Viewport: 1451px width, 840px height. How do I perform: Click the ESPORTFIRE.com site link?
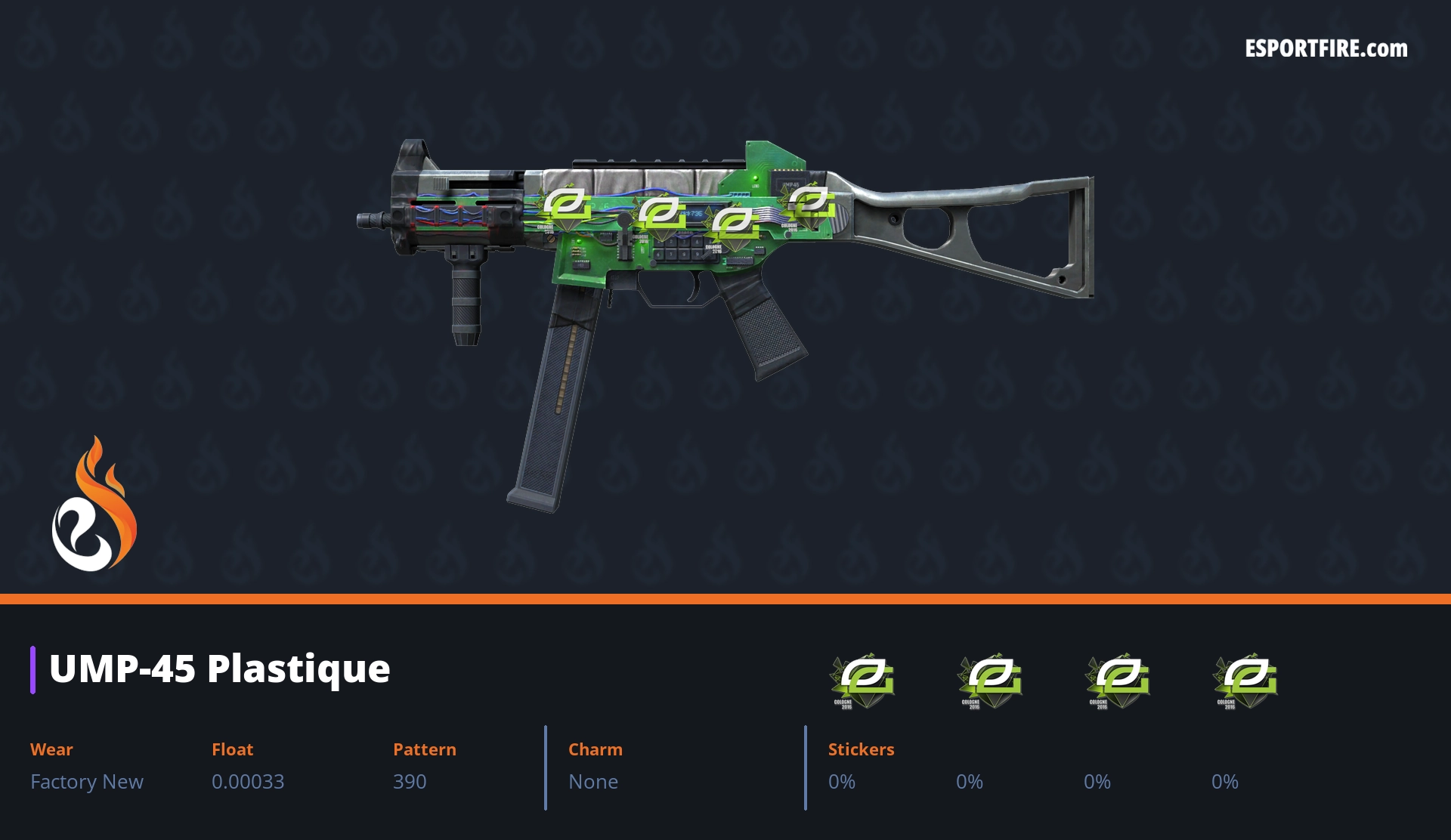[1326, 49]
